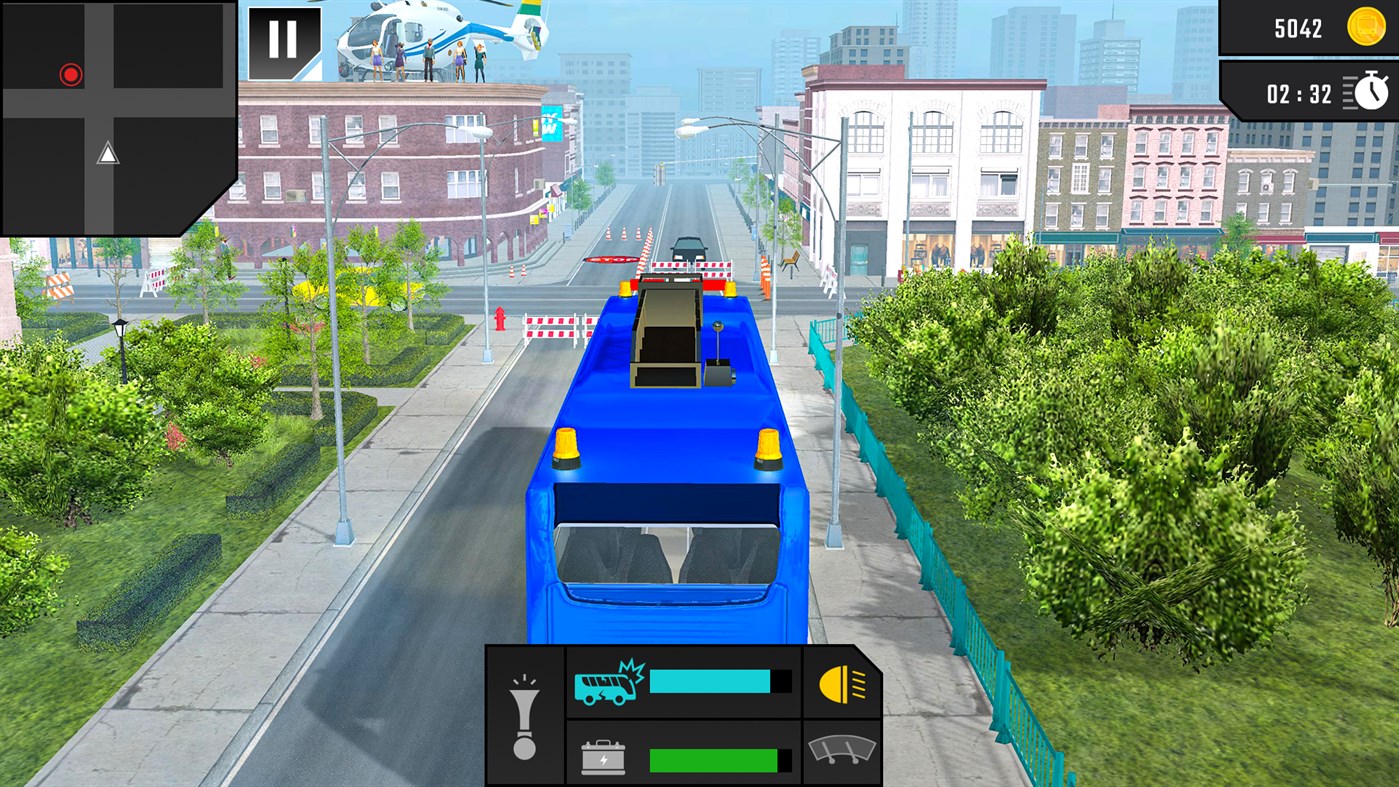This screenshot has width=1399, height=787.
Task: Pause the game
Action: tap(283, 38)
